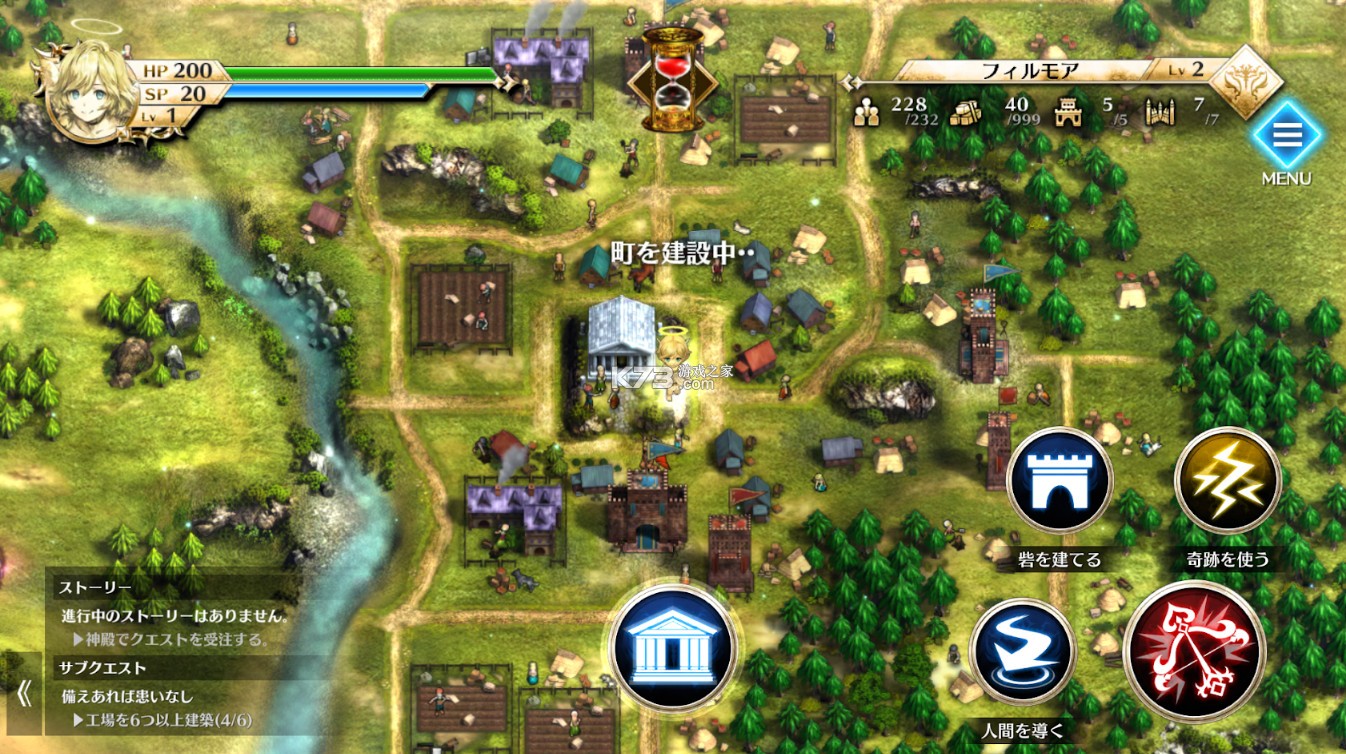The width and height of the screenshot is (1346, 754).
Task: Open the blue temple building button
Action: tap(673, 647)
